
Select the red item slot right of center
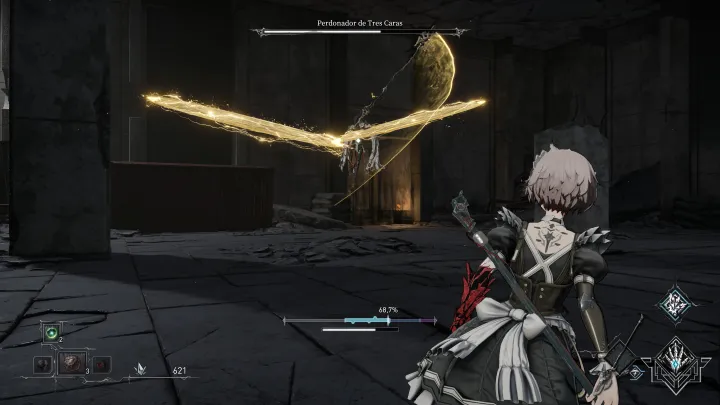(100, 364)
